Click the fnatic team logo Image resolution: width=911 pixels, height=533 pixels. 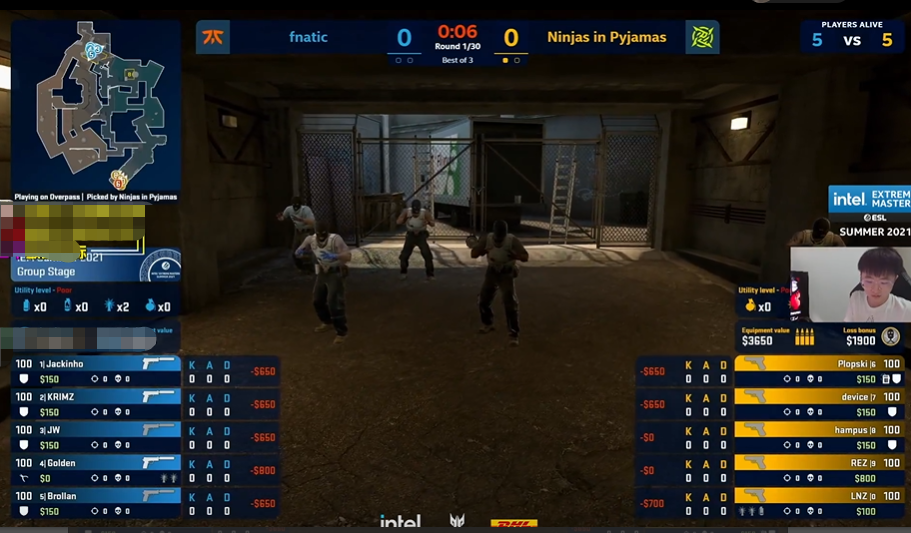(213, 38)
